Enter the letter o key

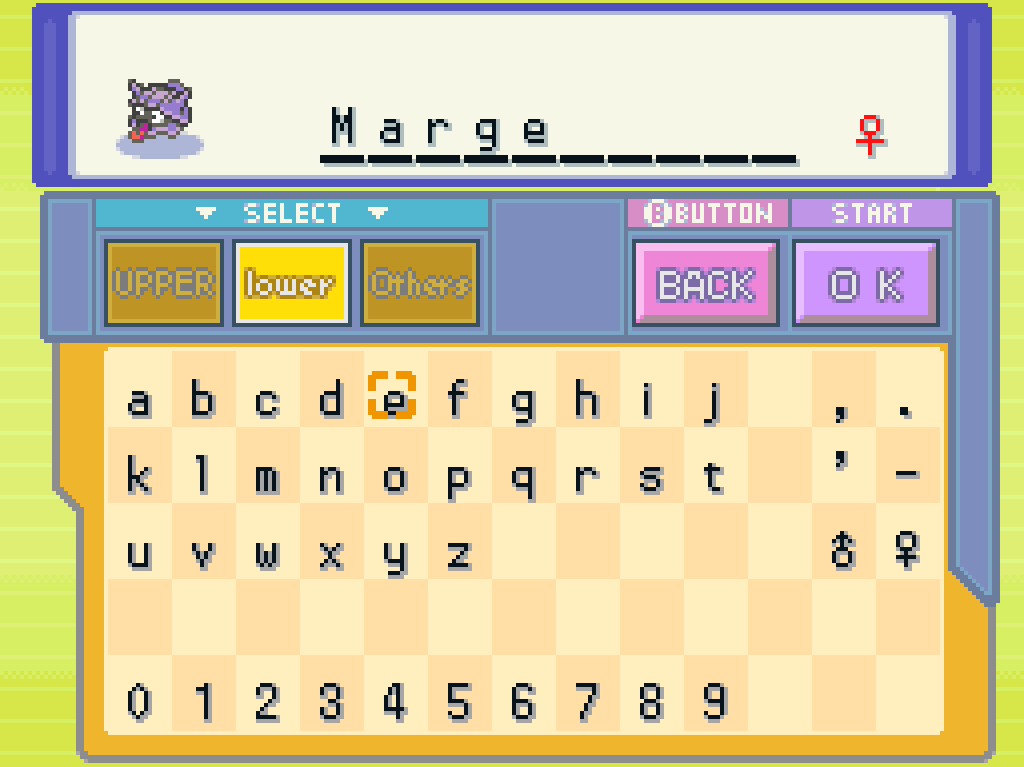click(395, 478)
